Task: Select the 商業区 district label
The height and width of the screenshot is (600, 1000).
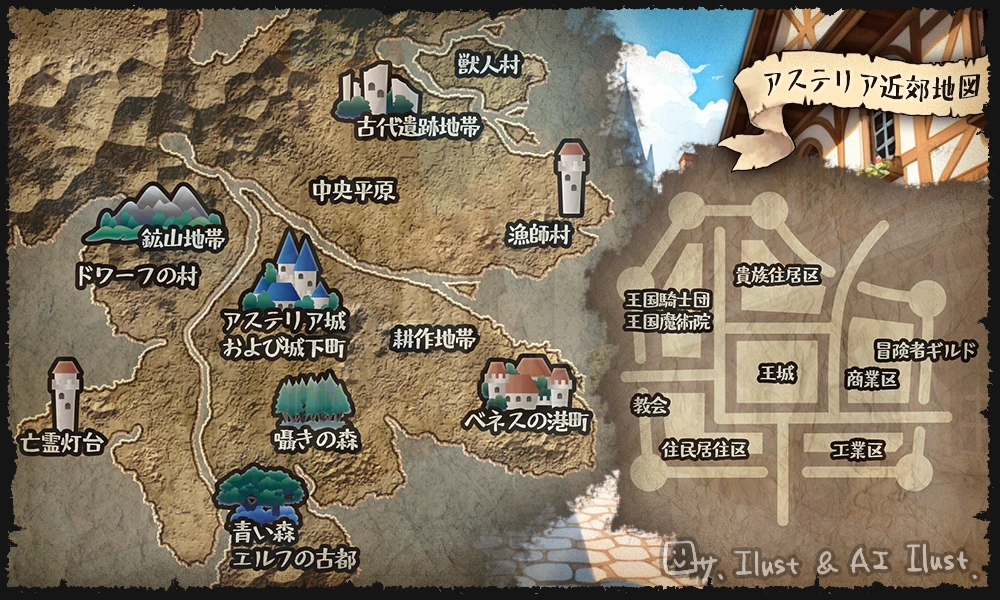Action: point(872,380)
